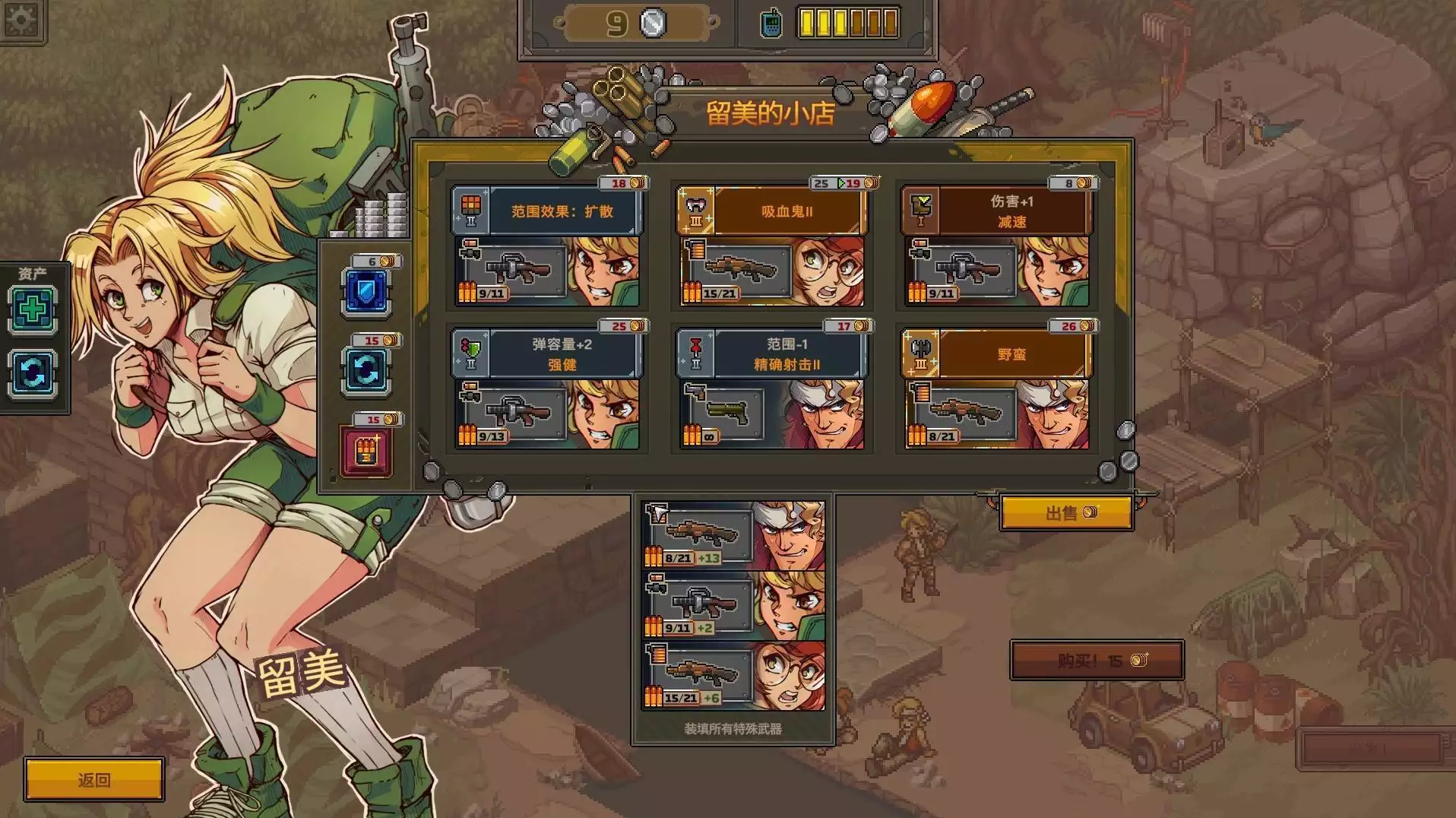Click the 出售 sell button
This screenshot has height=818, width=1456.
tap(1065, 513)
